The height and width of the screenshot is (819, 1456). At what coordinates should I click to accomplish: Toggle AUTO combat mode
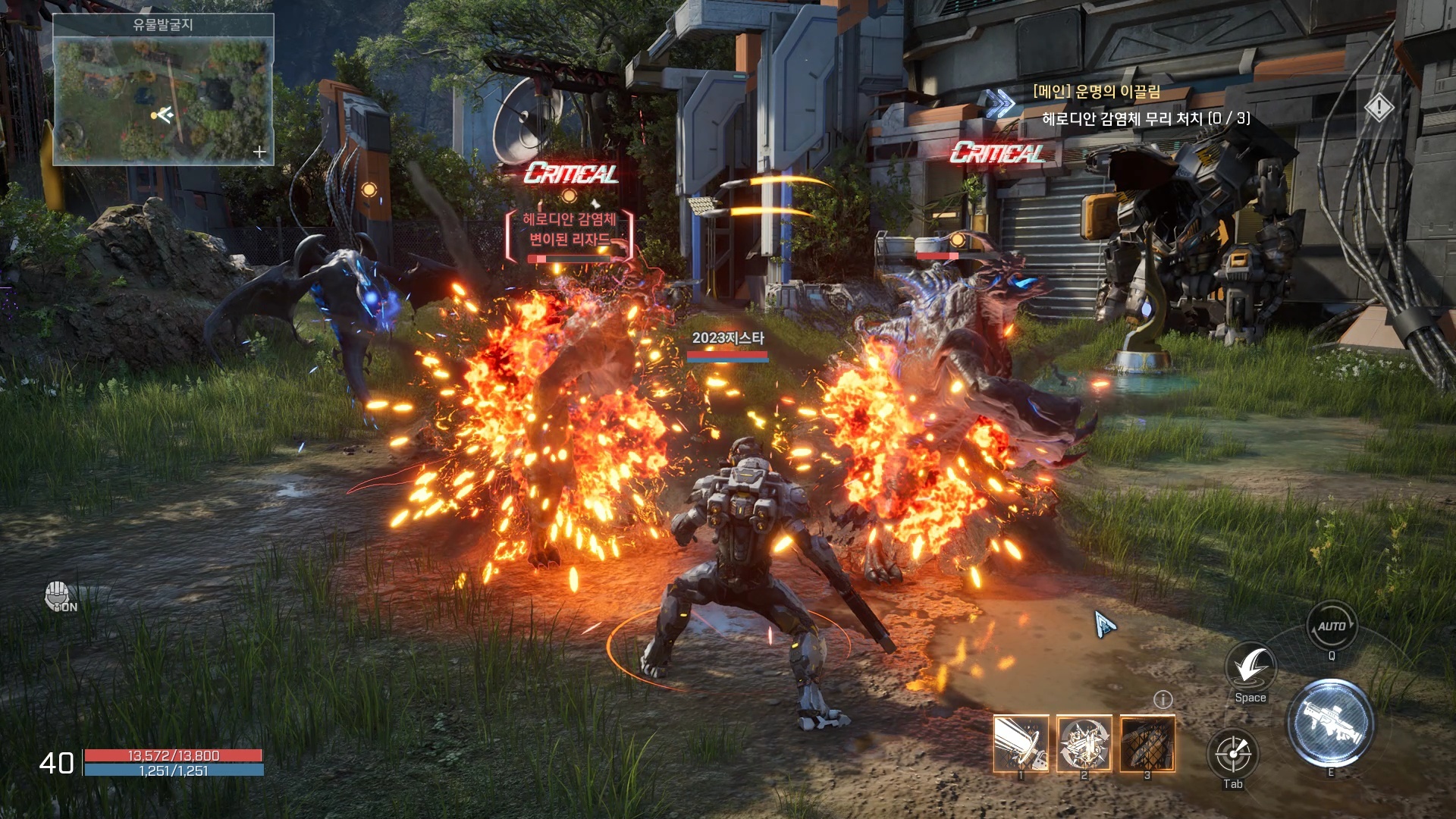[x=1332, y=626]
